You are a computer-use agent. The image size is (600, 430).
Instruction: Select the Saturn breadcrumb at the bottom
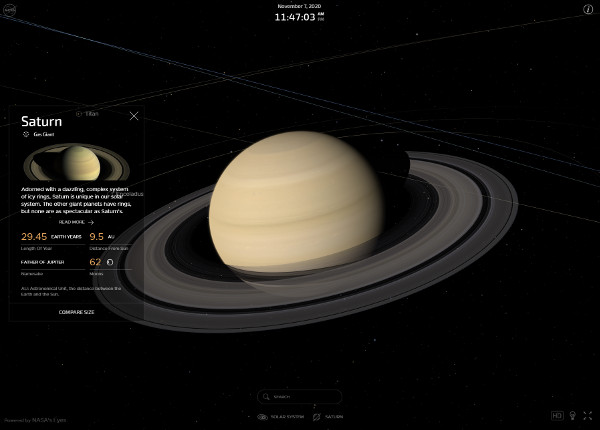pos(329,416)
